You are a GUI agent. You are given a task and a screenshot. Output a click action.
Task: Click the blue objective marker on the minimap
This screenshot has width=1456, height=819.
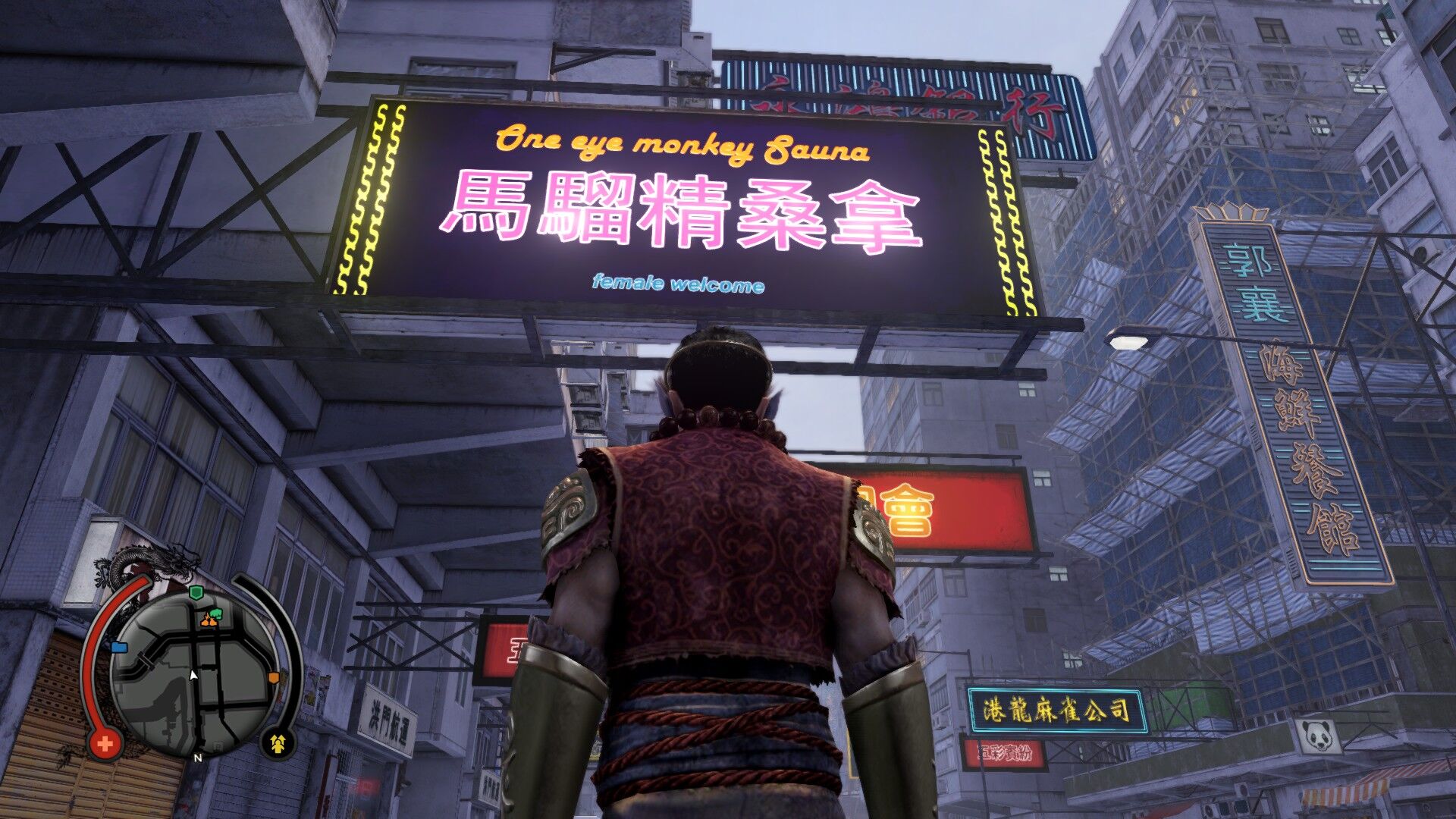click(x=119, y=646)
